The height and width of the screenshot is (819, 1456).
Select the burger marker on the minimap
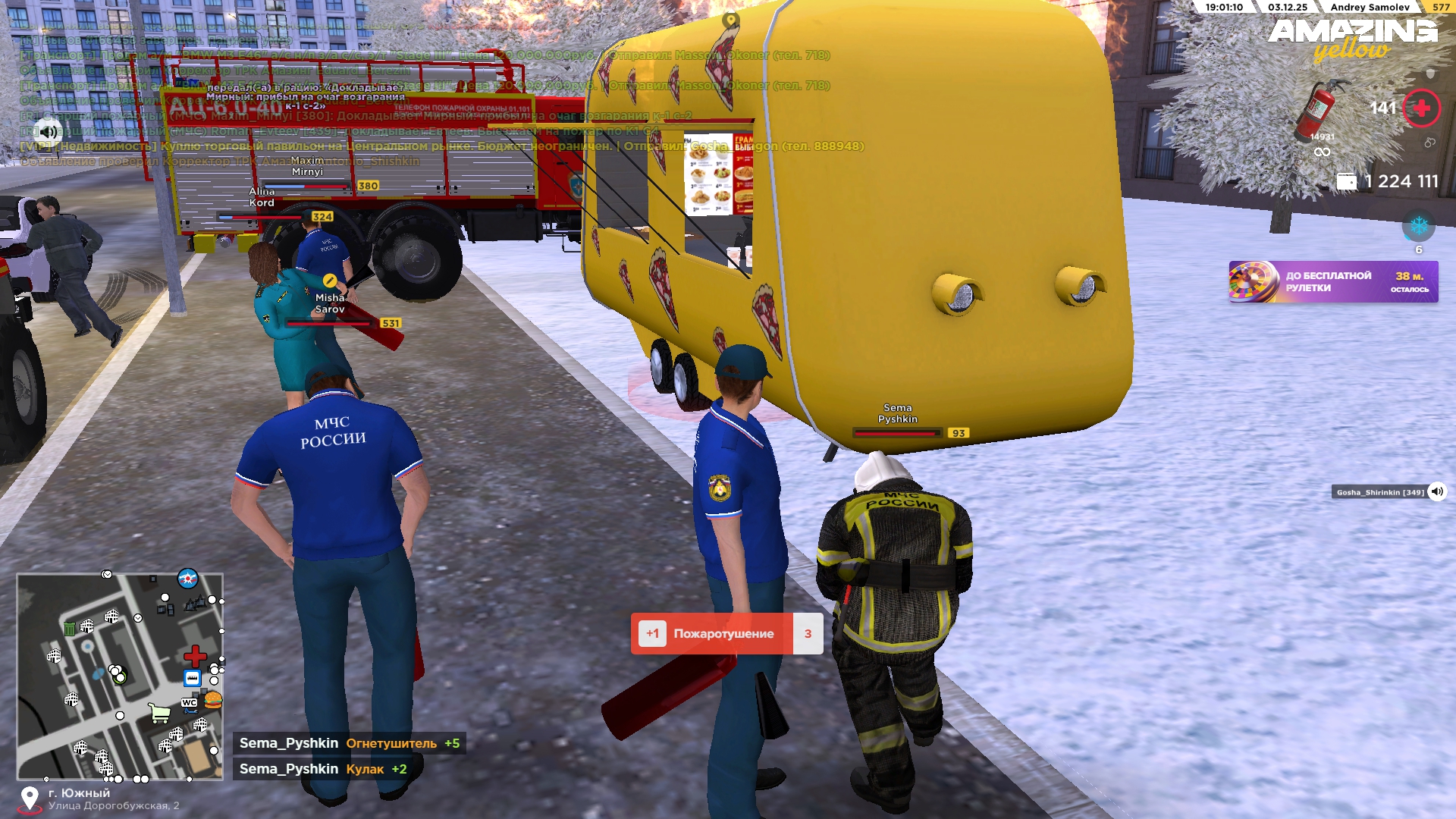213,700
